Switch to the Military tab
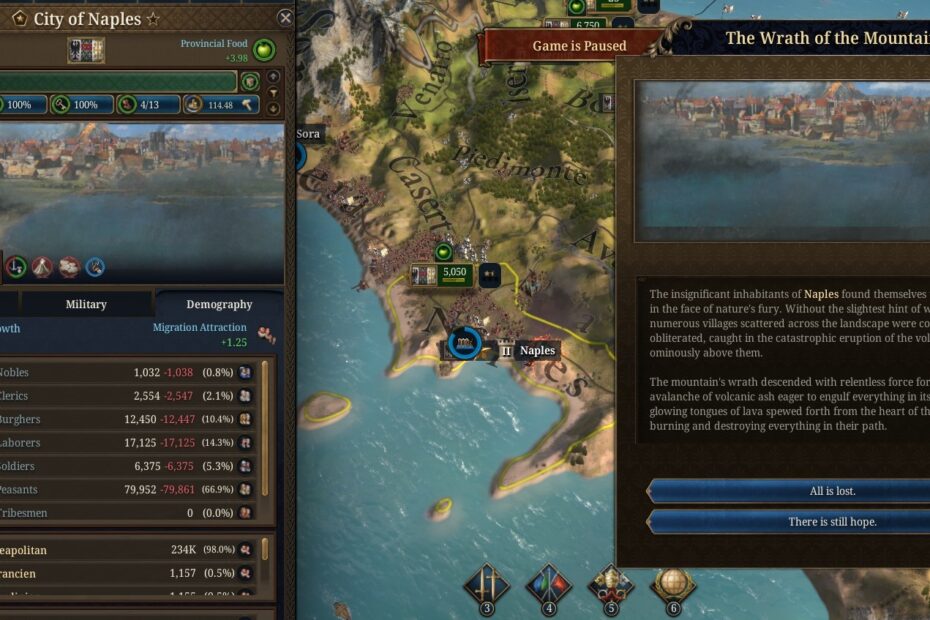The image size is (930, 620). coord(86,304)
